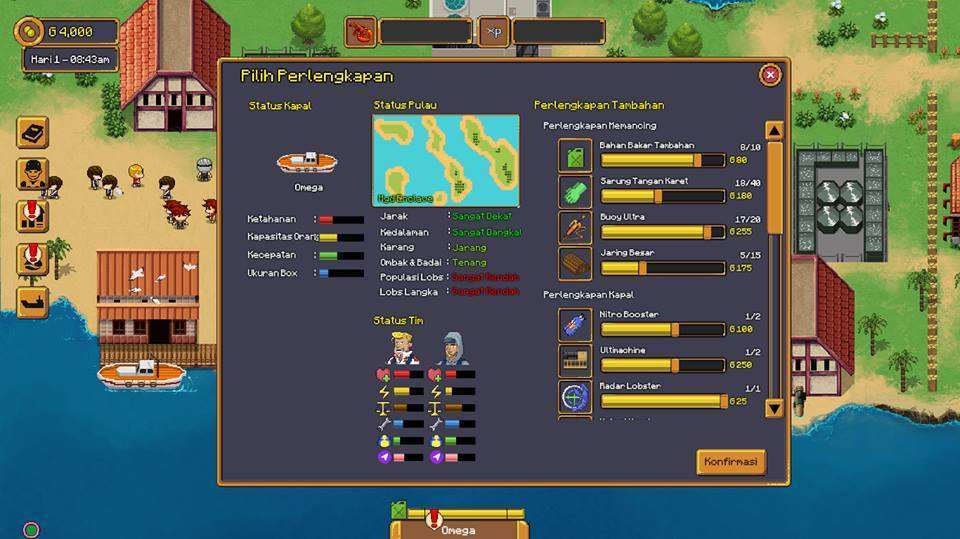This screenshot has width=960, height=539.
Task: Pick the Buoy Ultra equipment icon
Action: click(x=575, y=227)
